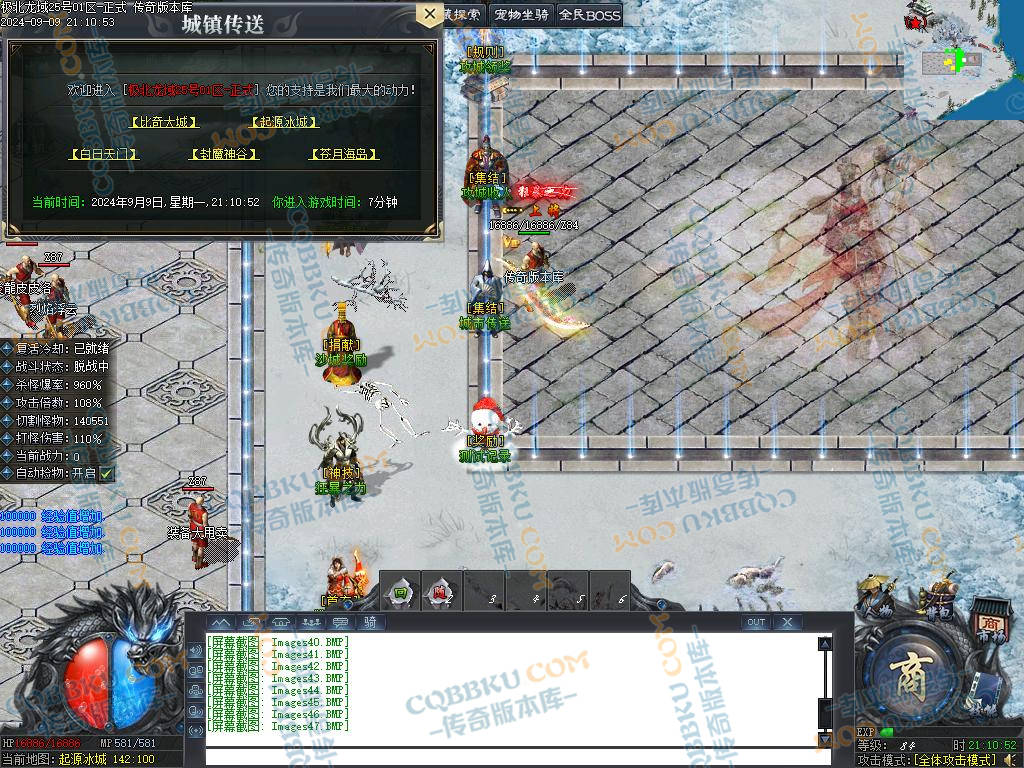Close the chat panel with X button
Screen dimensions: 1024x768
[x=788, y=622]
